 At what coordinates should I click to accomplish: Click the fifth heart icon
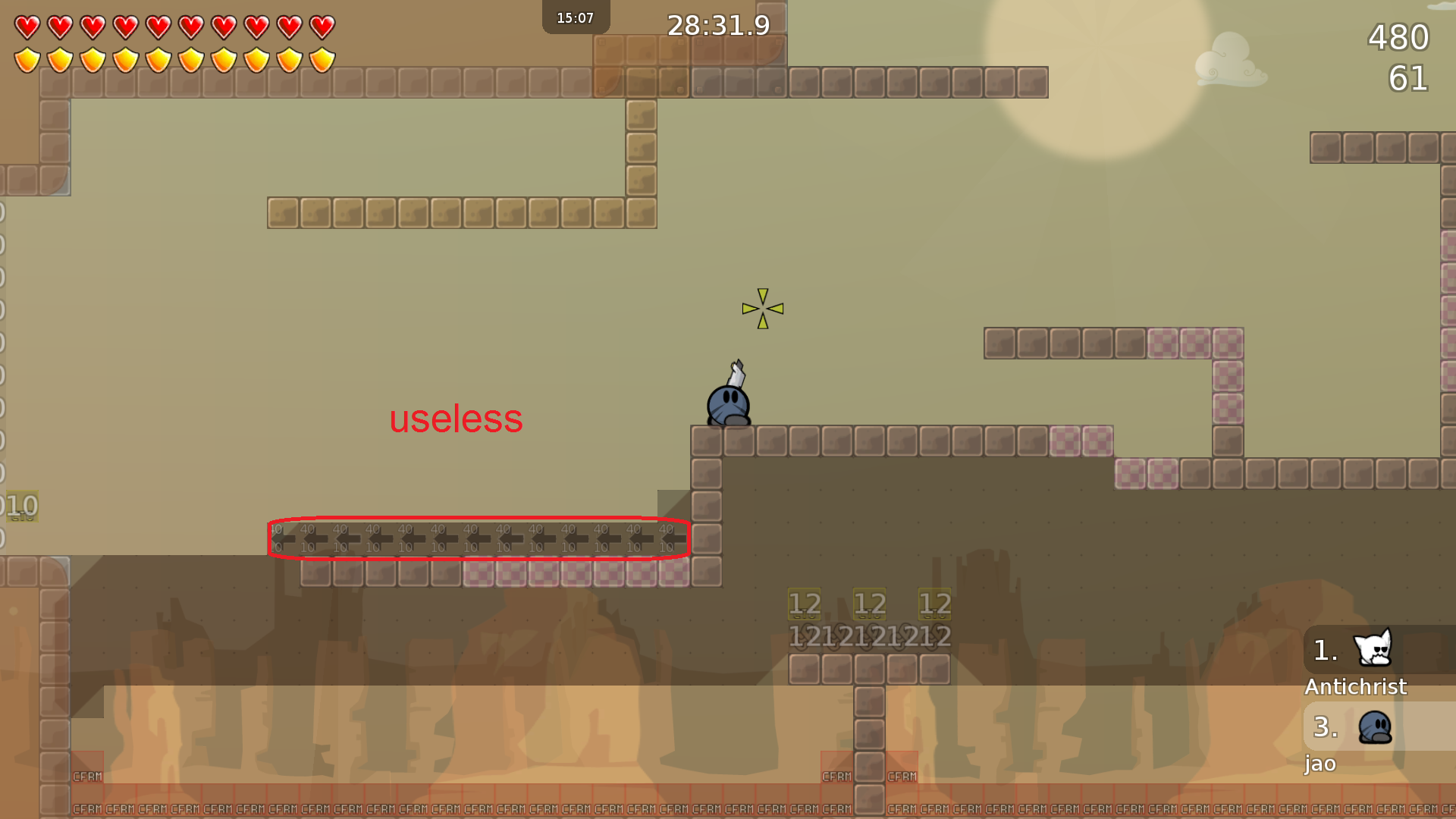pos(158,25)
